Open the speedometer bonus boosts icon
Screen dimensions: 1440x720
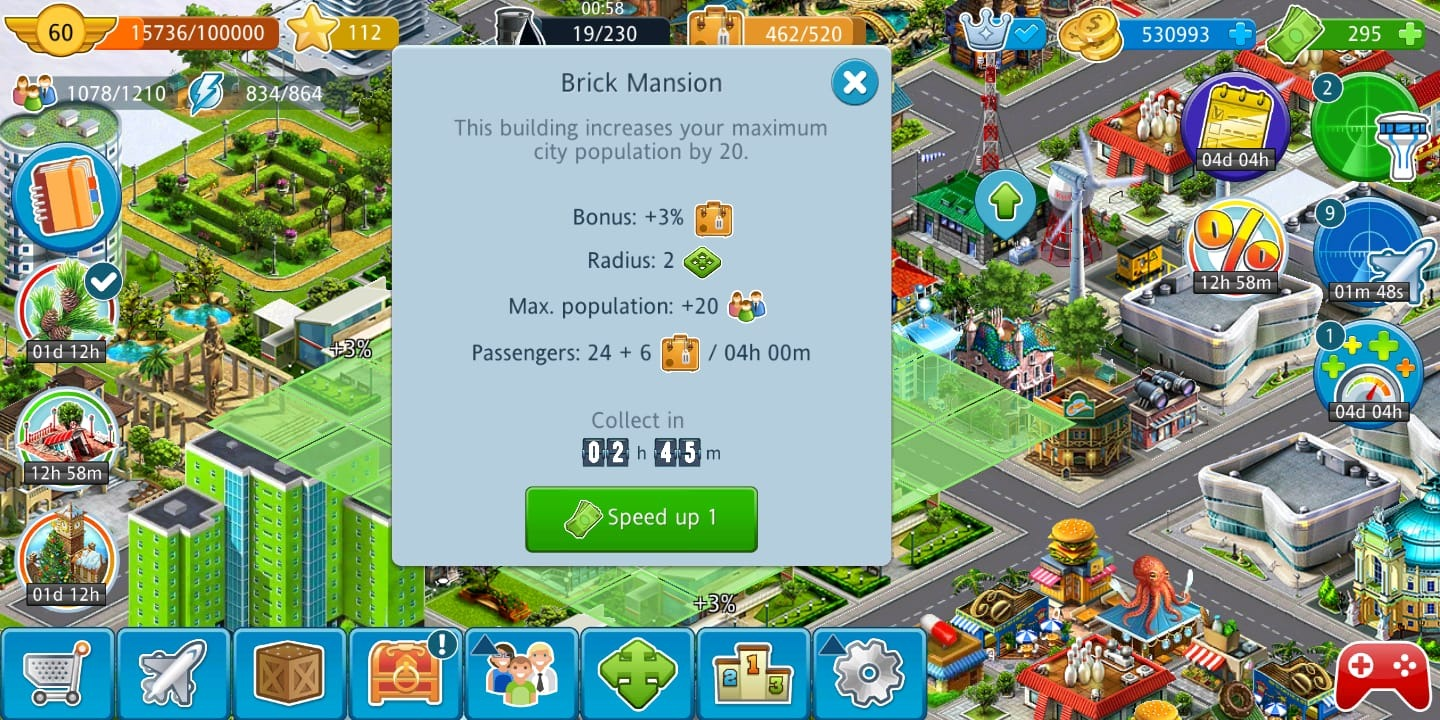[1367, 370]
